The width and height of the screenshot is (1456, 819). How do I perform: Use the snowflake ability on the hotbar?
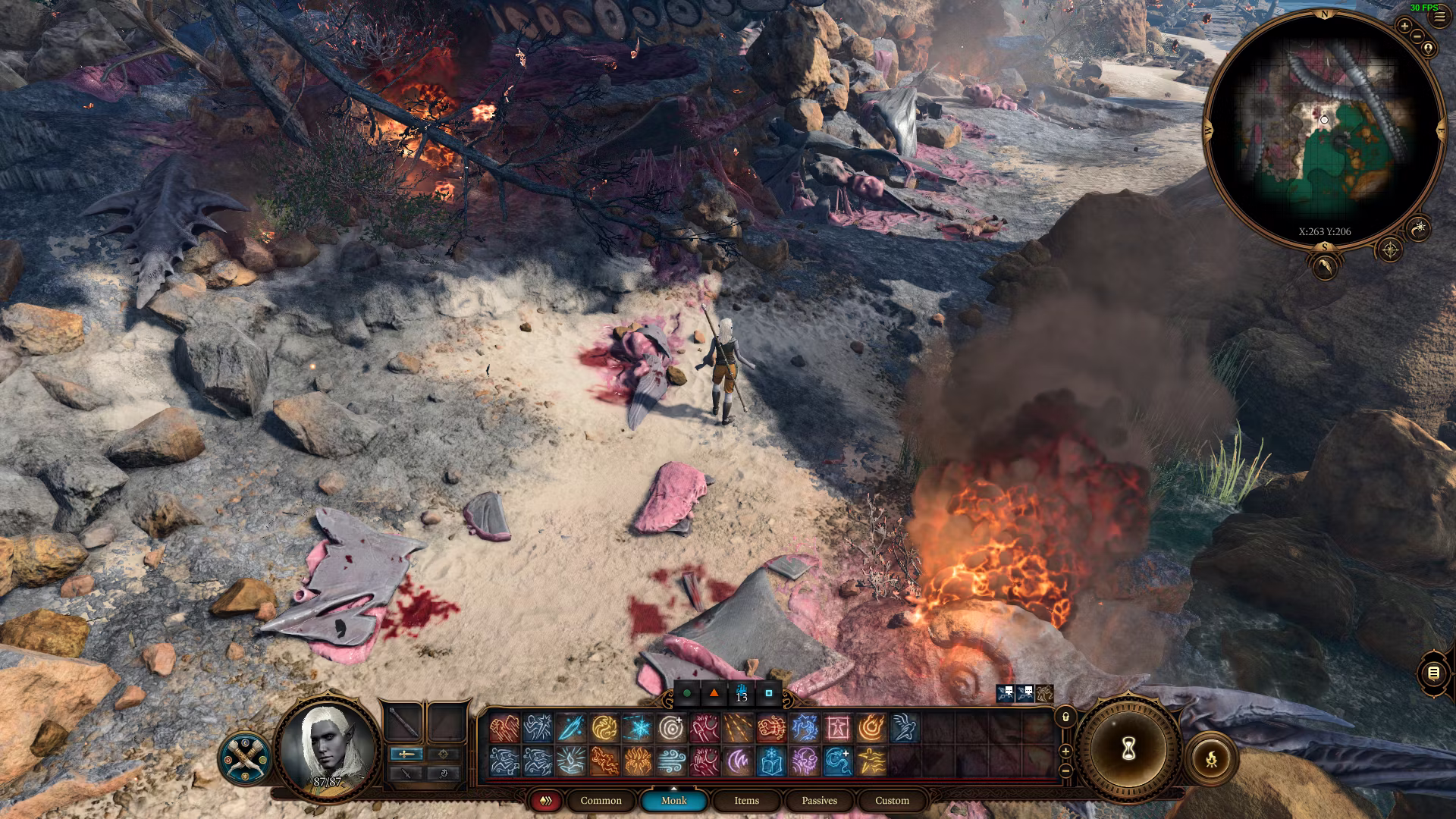pos(638,729)
